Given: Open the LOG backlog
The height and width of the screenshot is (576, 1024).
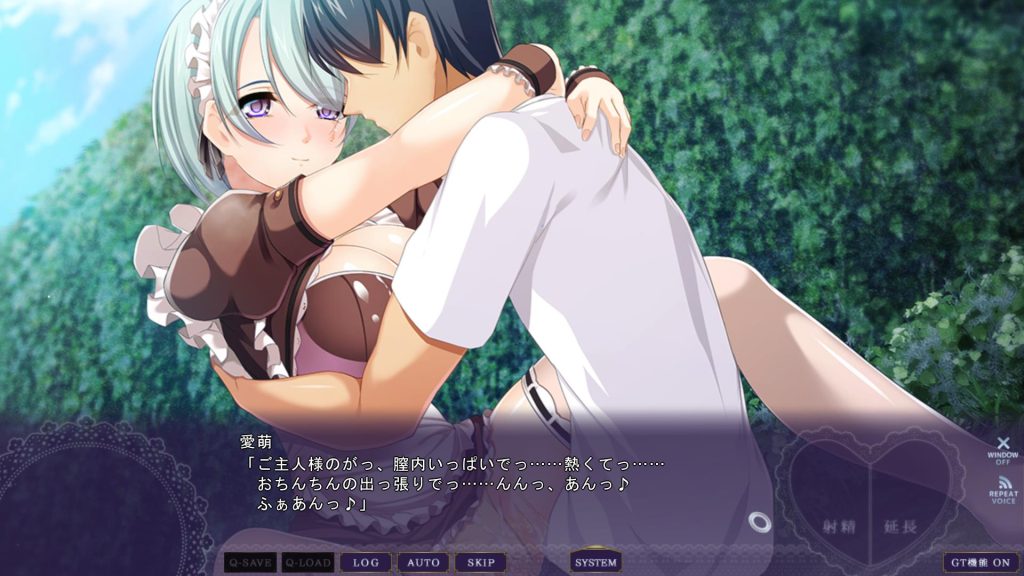Looking at the screenshot, I should [x=365, y=563].
